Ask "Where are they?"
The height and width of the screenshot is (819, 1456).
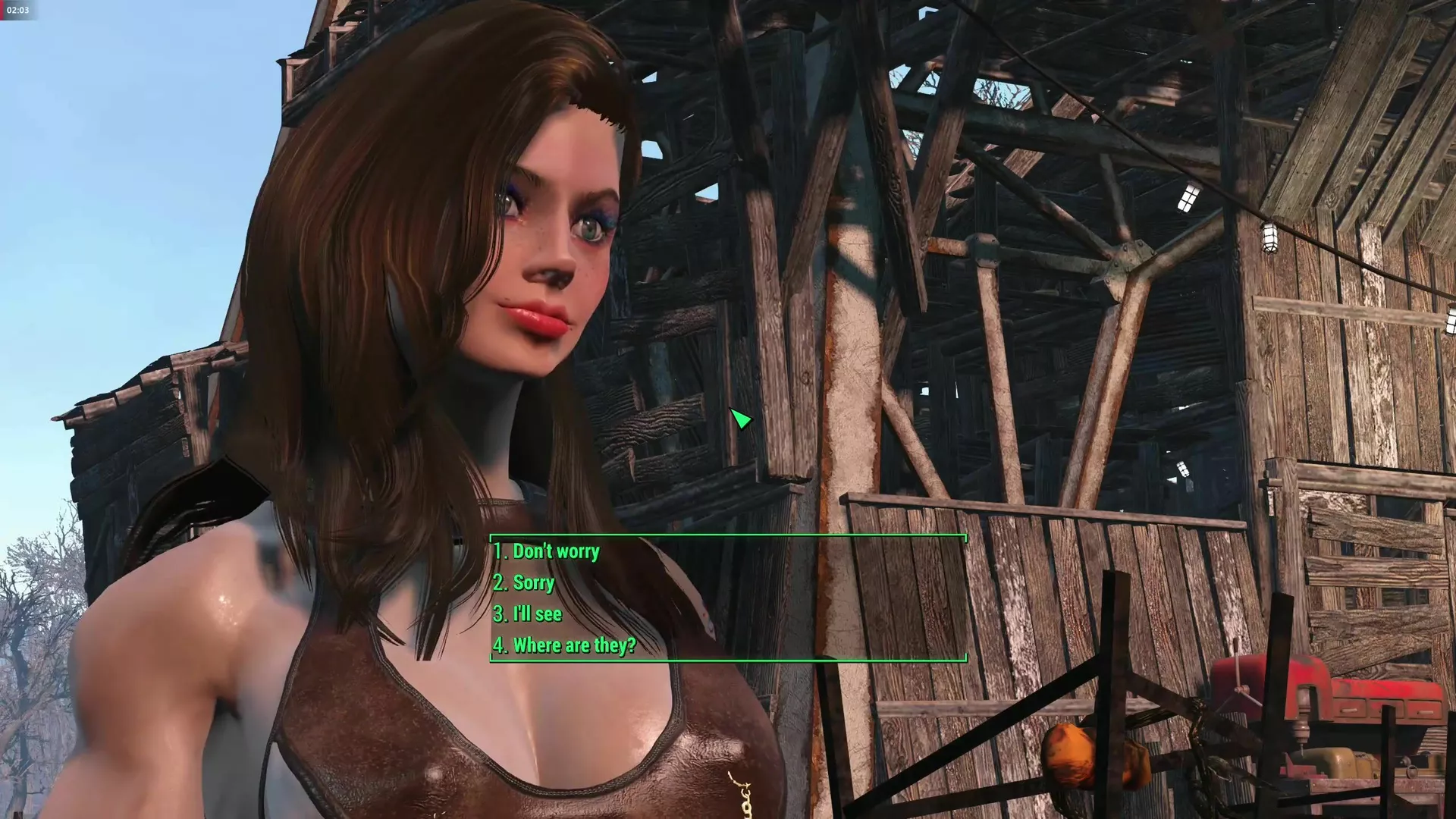[565, 645]
